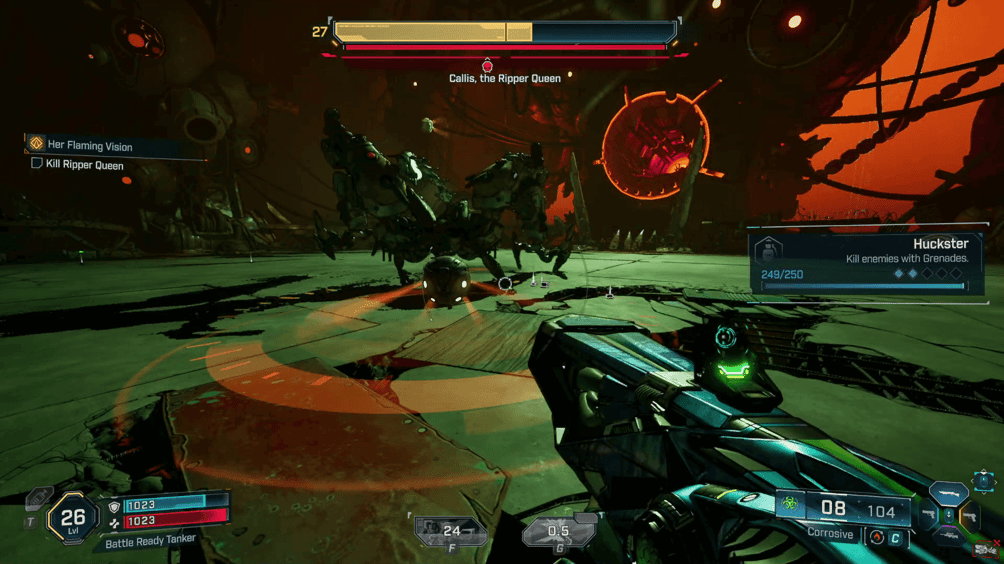Click the Kill Ripper Queen objective checkbox
The width and height of the screenshot is (1004, 564).
click(x=37, y=164)
